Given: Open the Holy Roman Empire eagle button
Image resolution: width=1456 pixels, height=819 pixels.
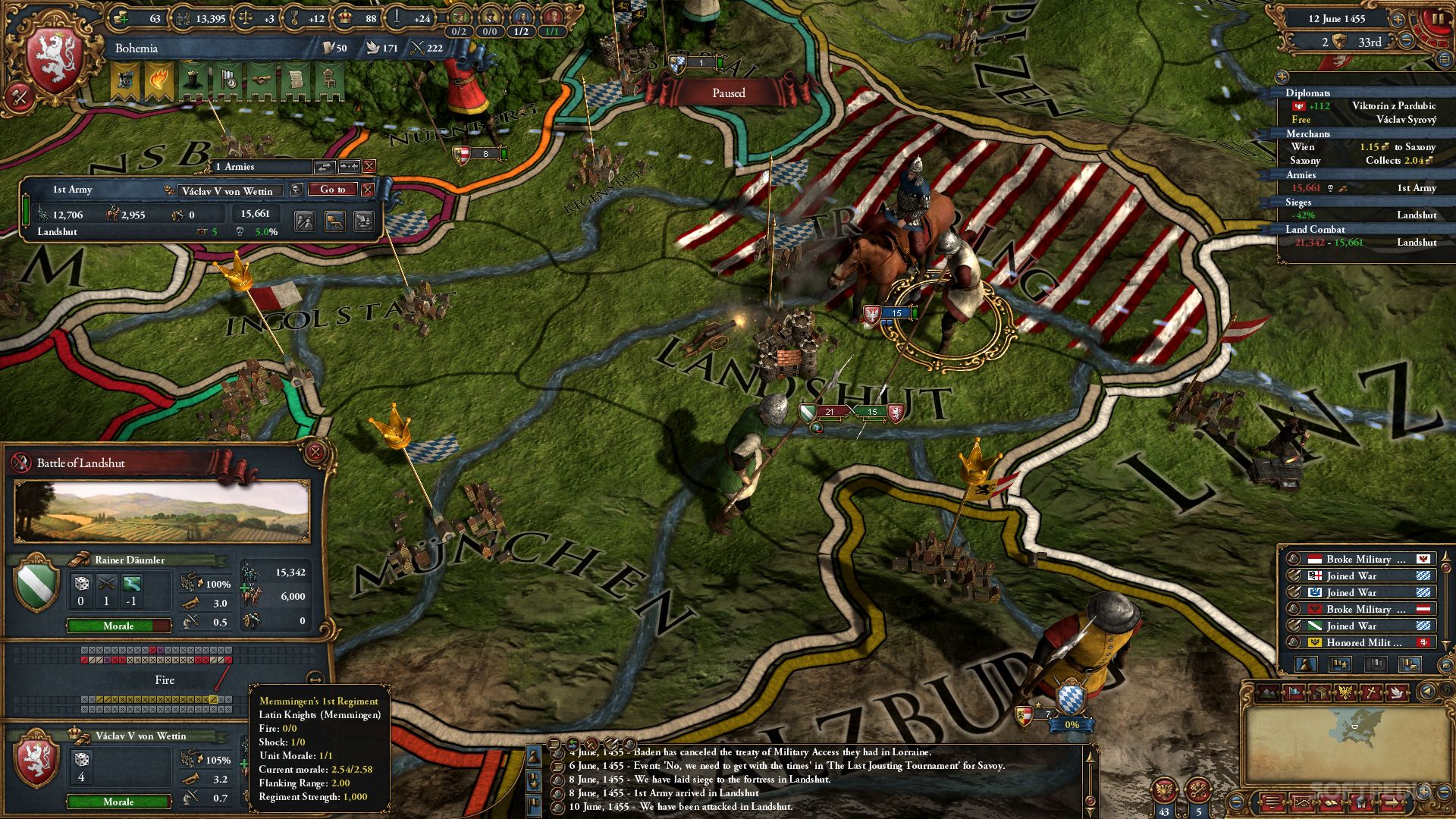Looking at the screenshot, I should click(1165, 791).
